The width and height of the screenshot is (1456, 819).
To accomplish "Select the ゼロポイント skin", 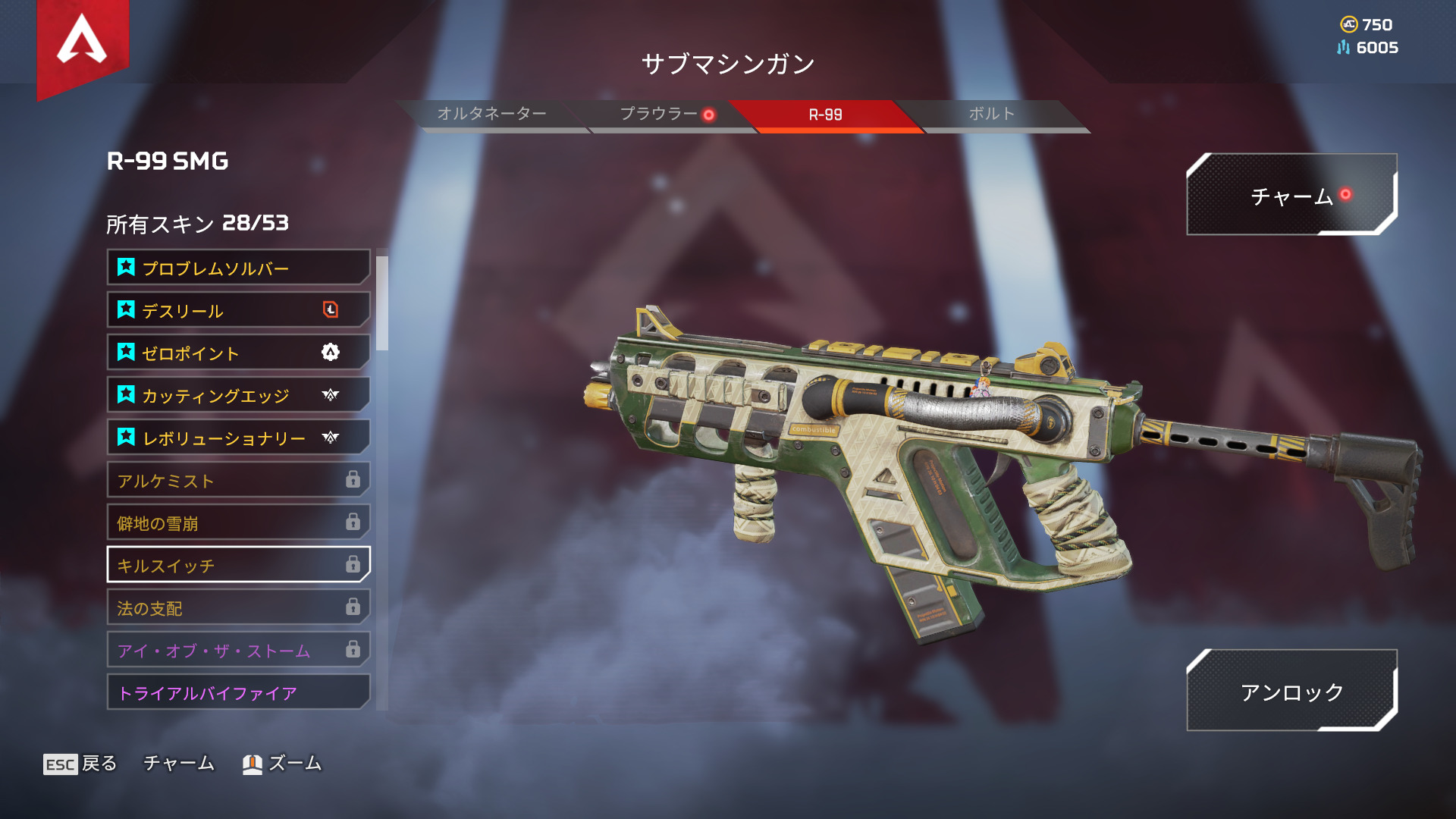I will 238,353.
